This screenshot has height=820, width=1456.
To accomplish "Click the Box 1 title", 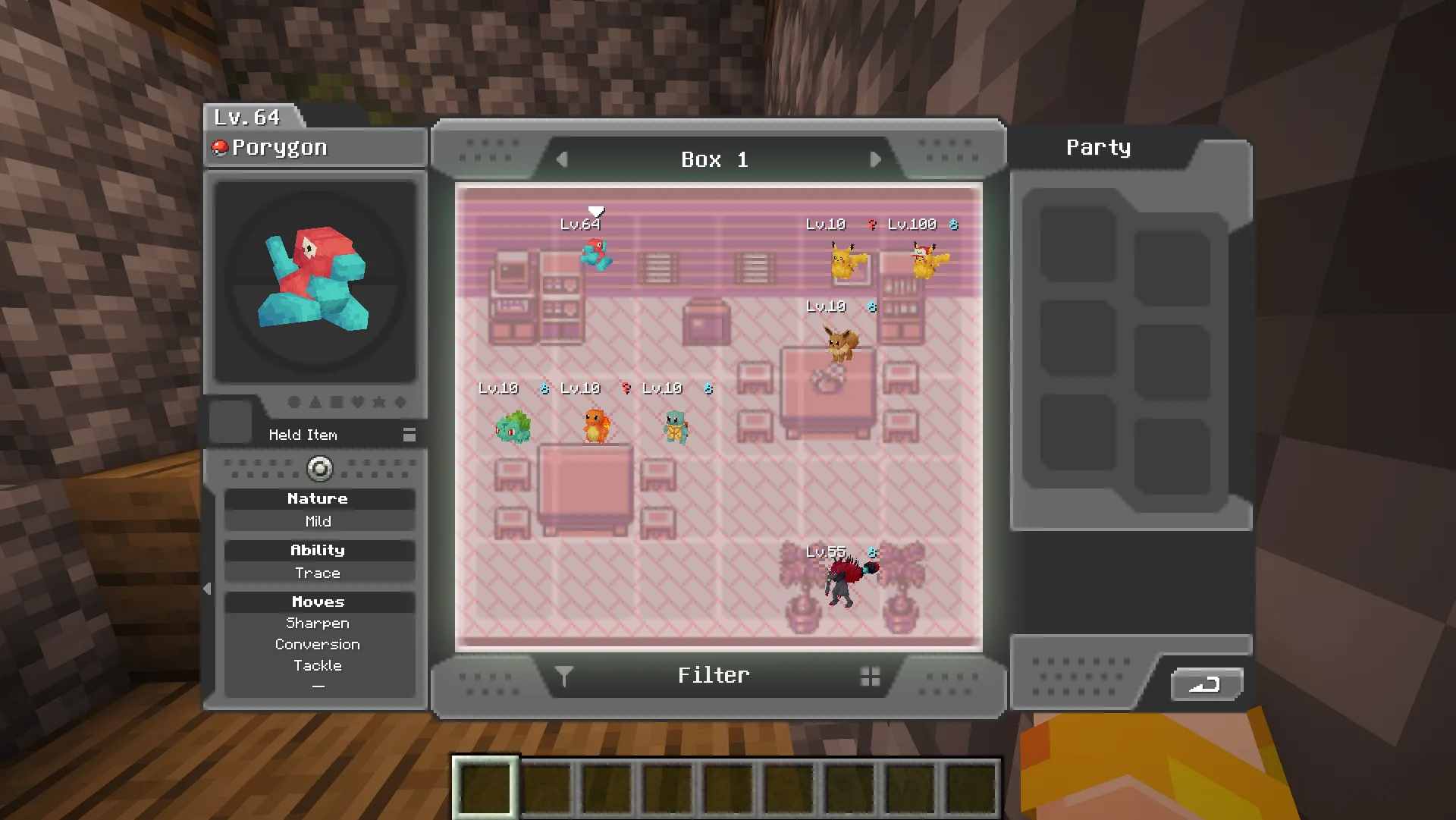I will point(714,159).
